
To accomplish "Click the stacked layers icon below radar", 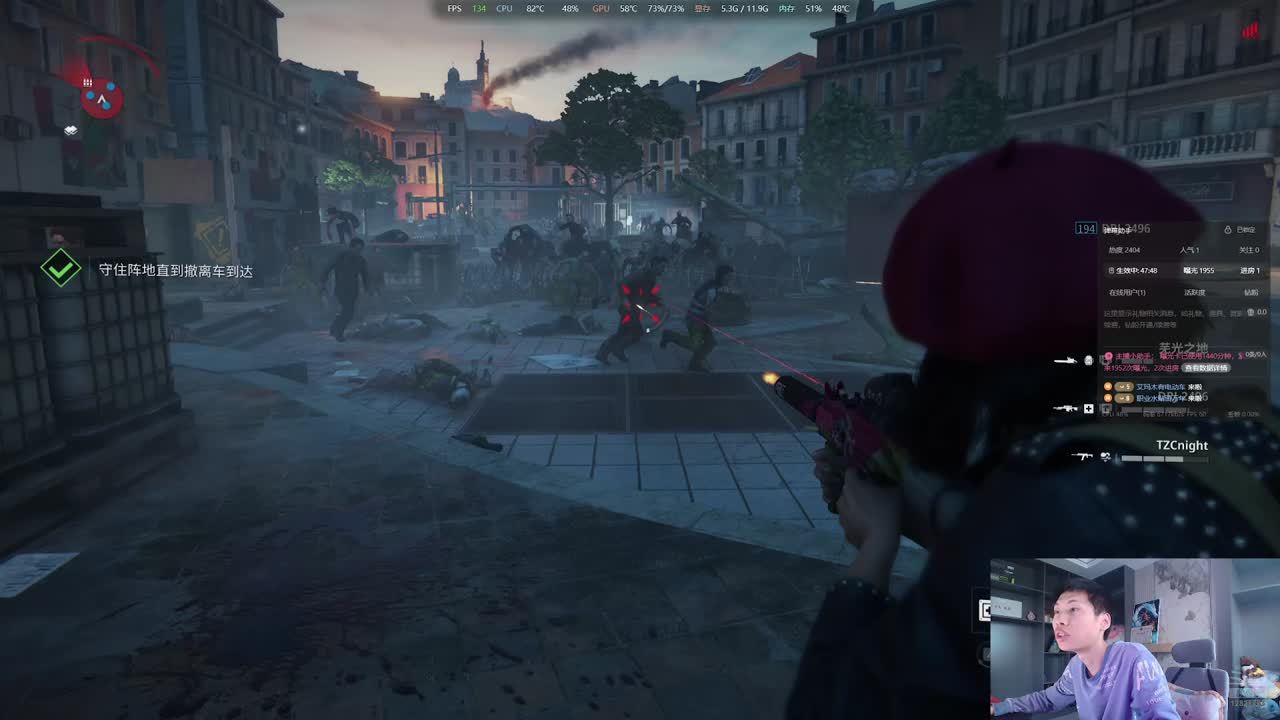I will click(70, 130).
